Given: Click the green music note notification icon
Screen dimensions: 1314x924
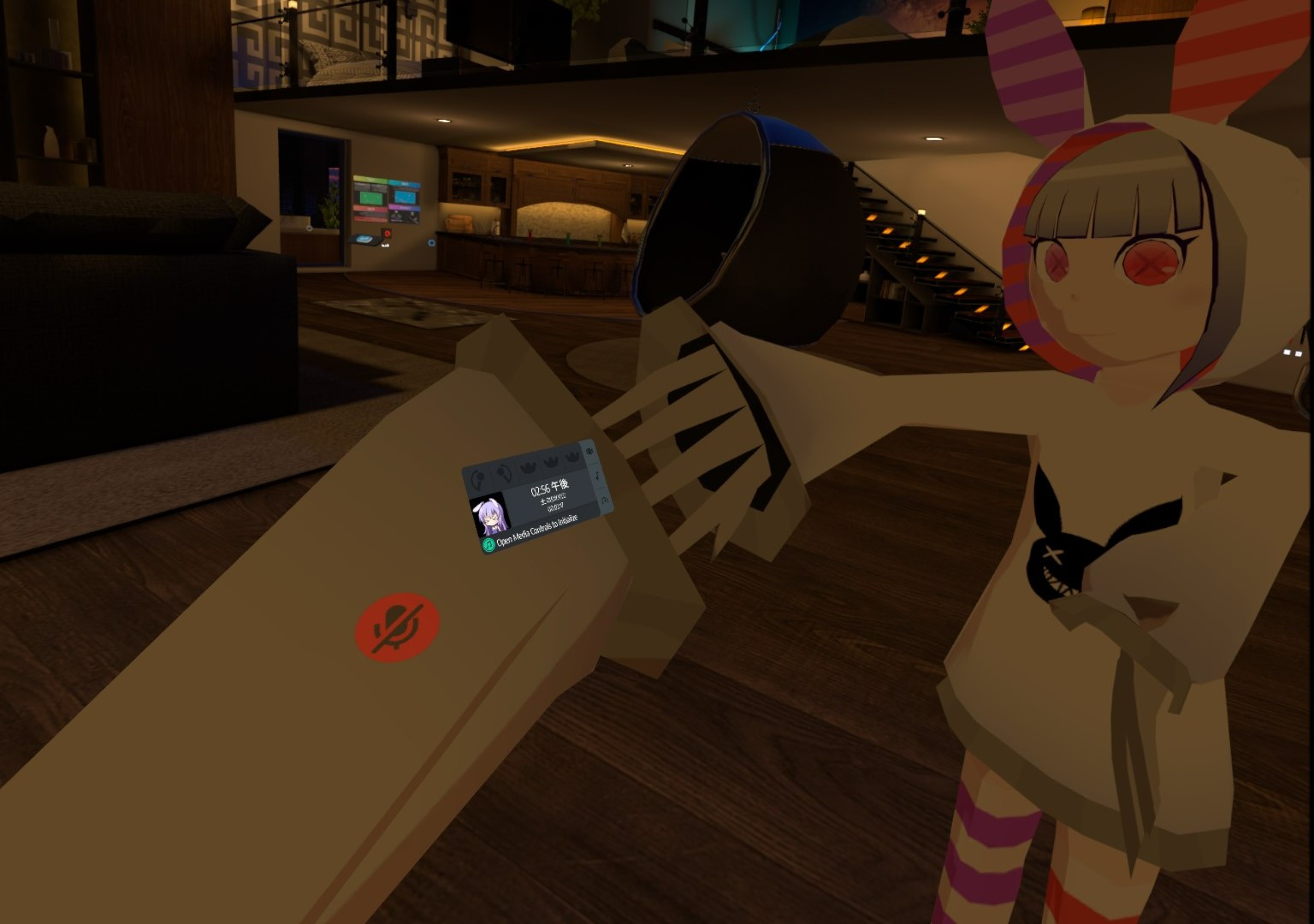Looking at the screenshot, I should coord(489,544).
